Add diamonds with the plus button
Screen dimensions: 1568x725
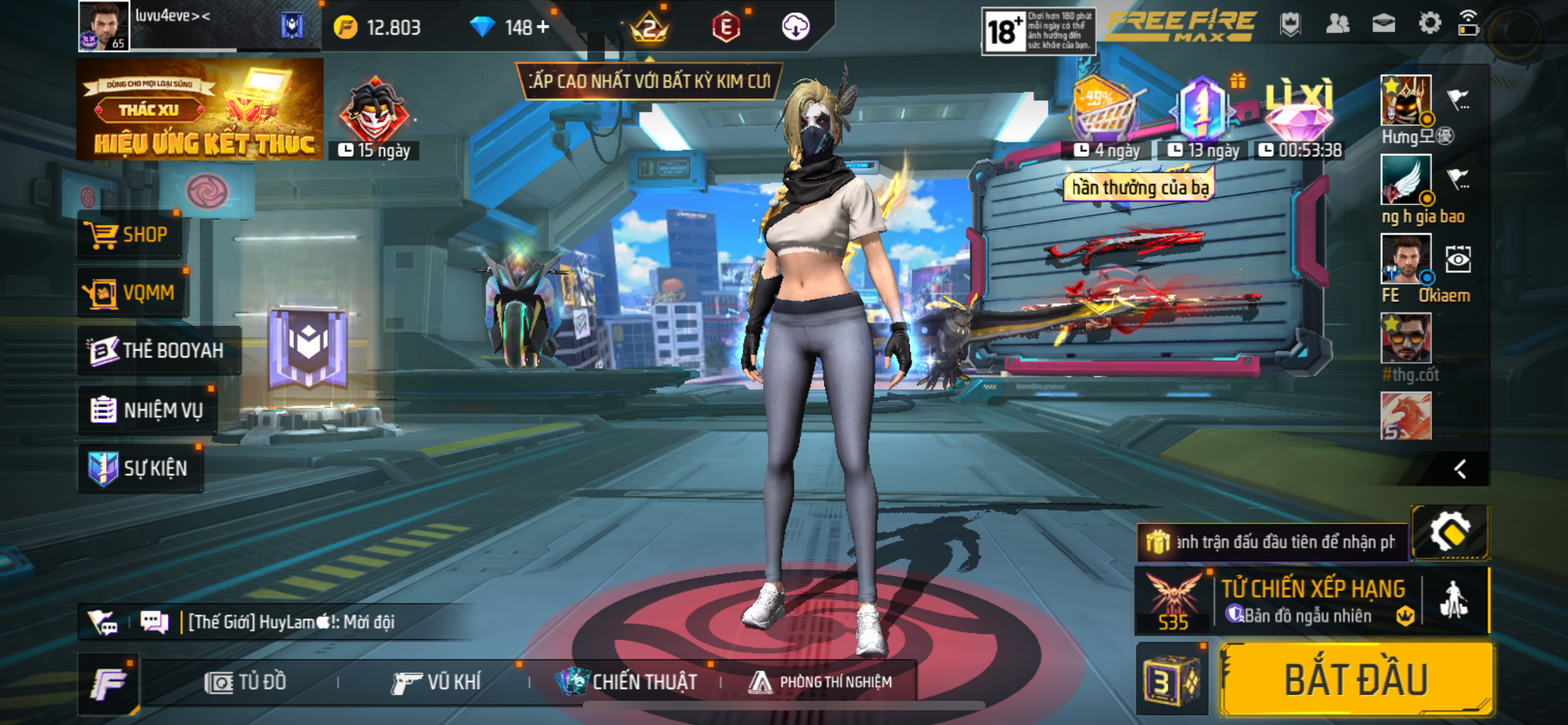point(543,27)
